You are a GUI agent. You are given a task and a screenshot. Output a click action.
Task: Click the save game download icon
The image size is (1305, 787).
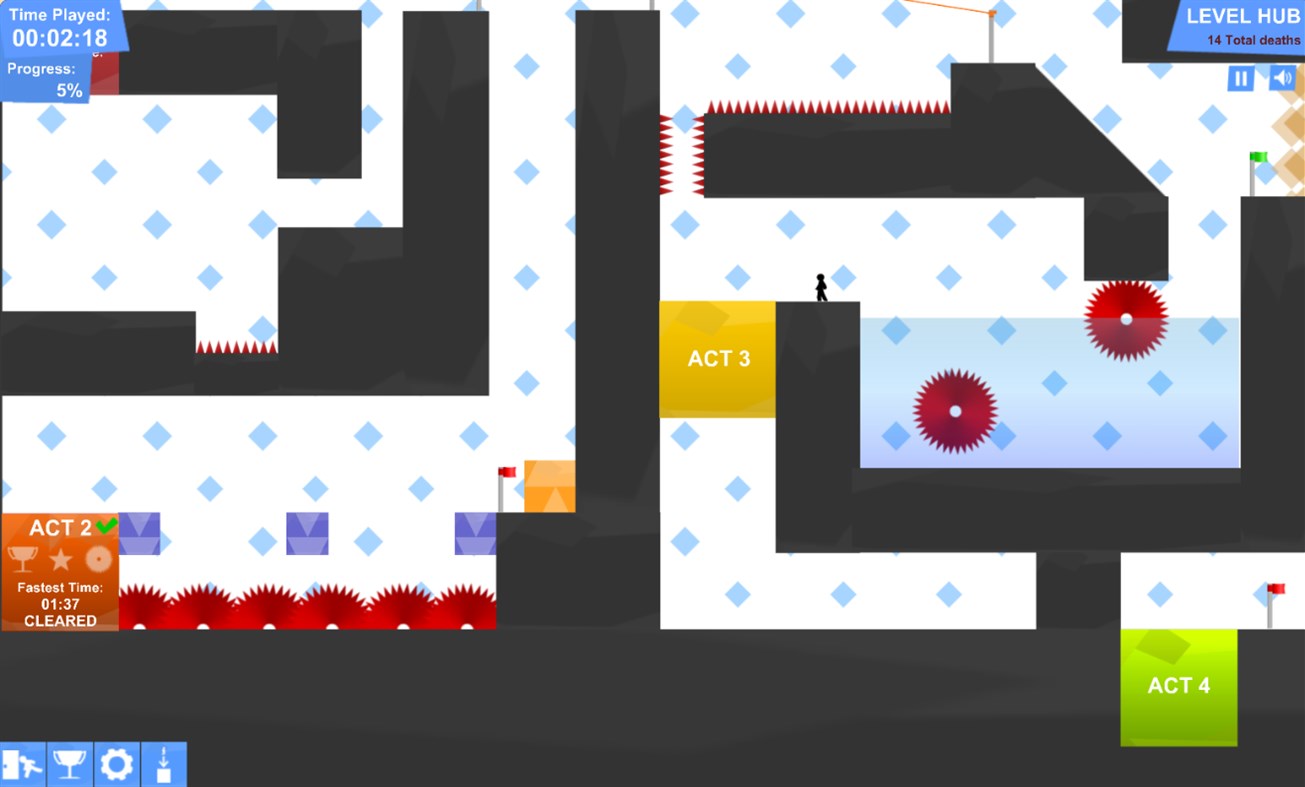(x=163, y=763)
